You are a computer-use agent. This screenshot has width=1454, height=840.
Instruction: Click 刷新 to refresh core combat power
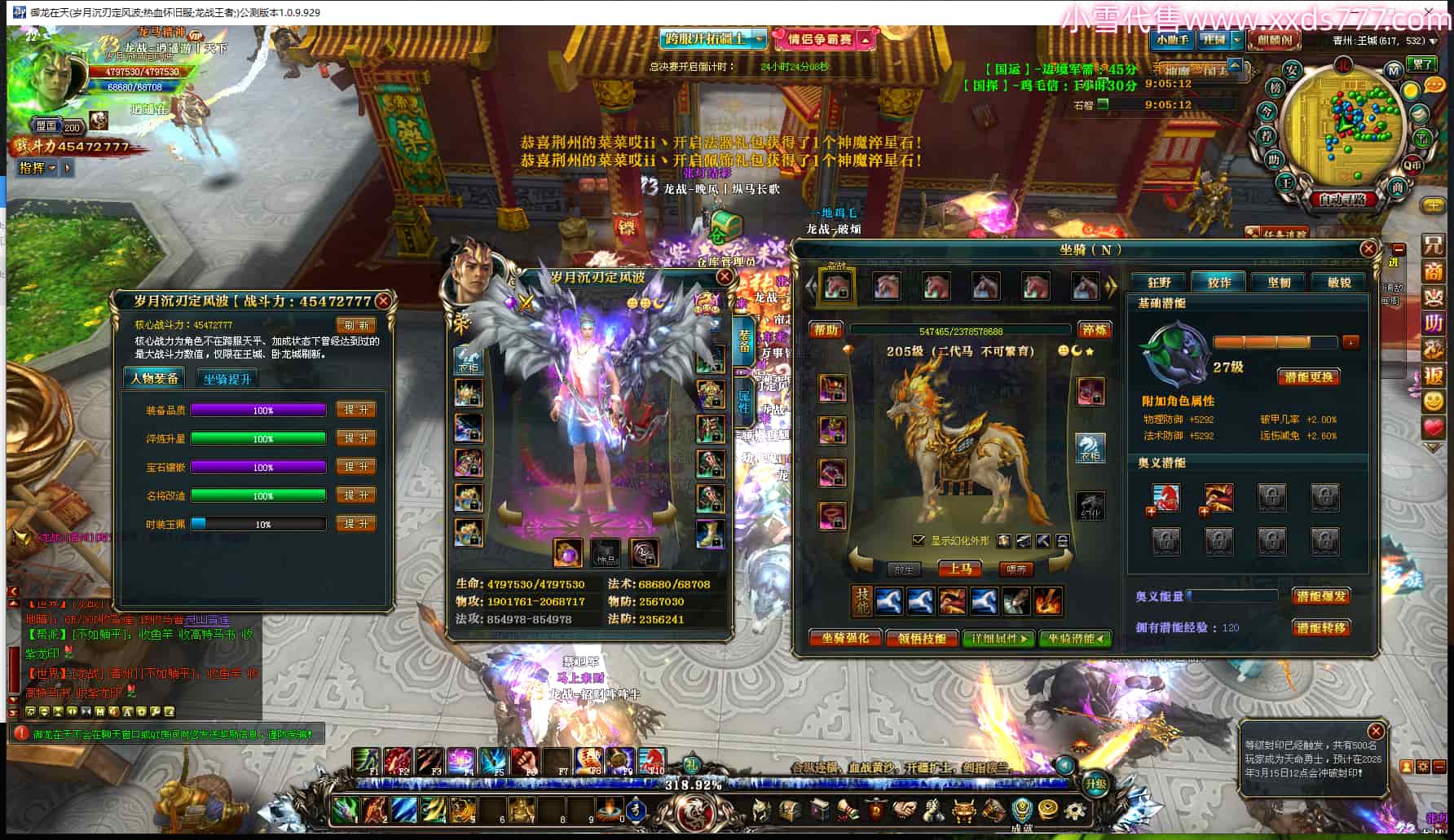tap(356, 325)
